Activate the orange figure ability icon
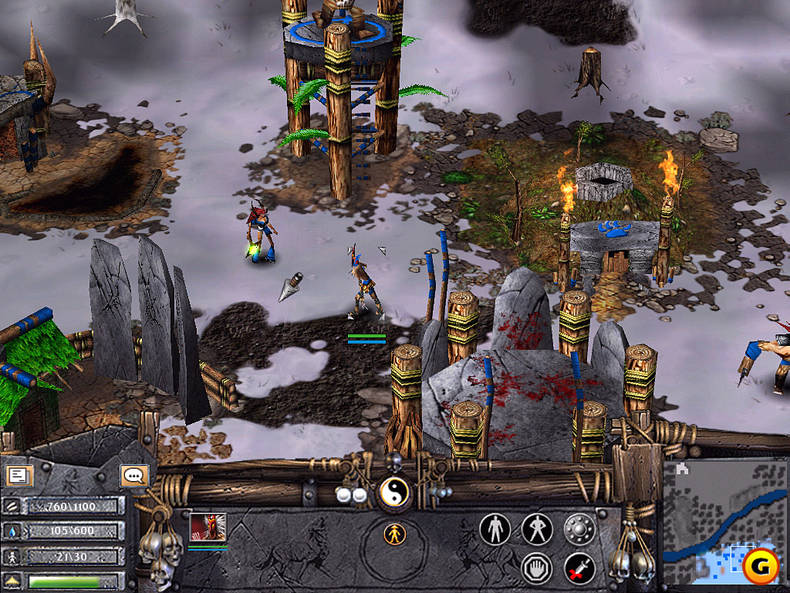790x593 pixels. click(x=396, y=534)
